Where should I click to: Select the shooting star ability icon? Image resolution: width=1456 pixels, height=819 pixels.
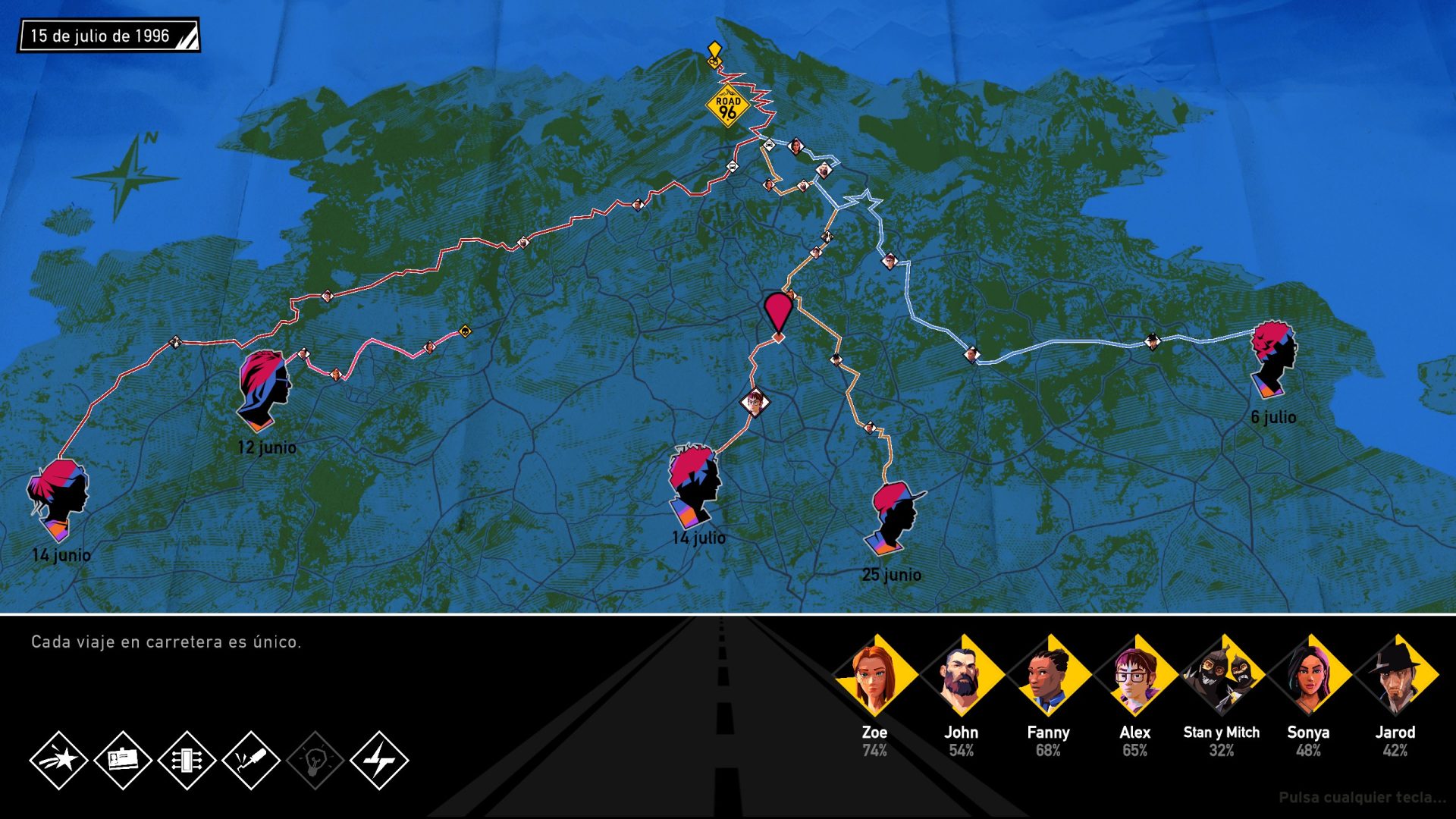[x=58, y=760]
